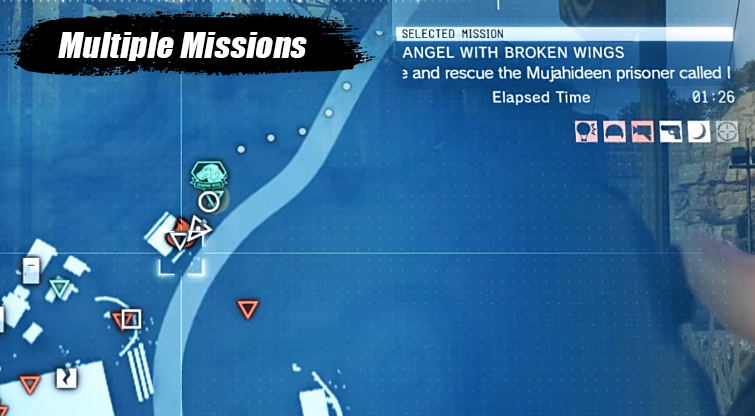Choose the orange triangle marker in the bottom-left corner
The image size is (755, 416).
pyautogui.click(x=29, y=384)
